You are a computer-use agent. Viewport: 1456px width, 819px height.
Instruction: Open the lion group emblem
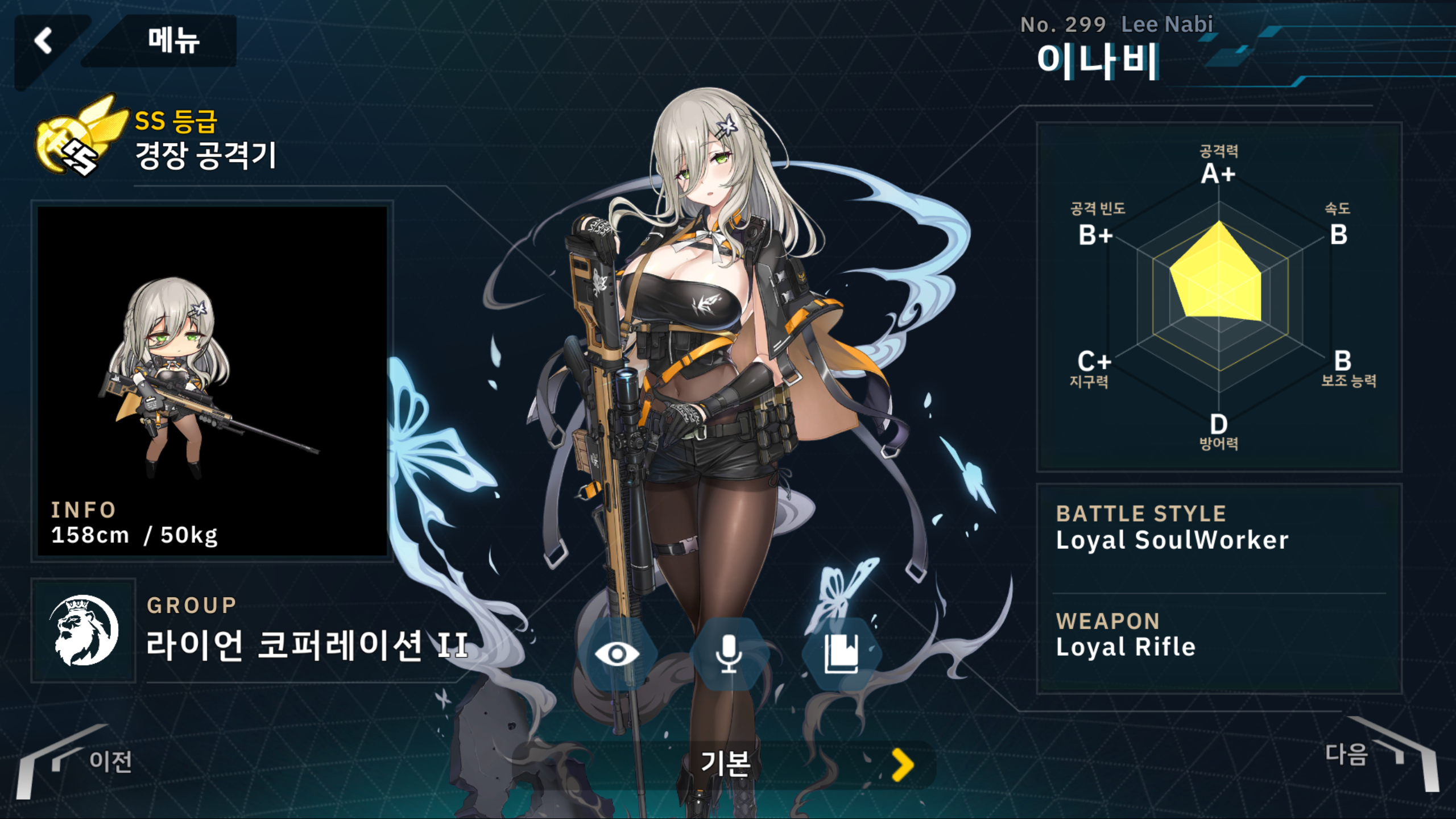(84, 630)
